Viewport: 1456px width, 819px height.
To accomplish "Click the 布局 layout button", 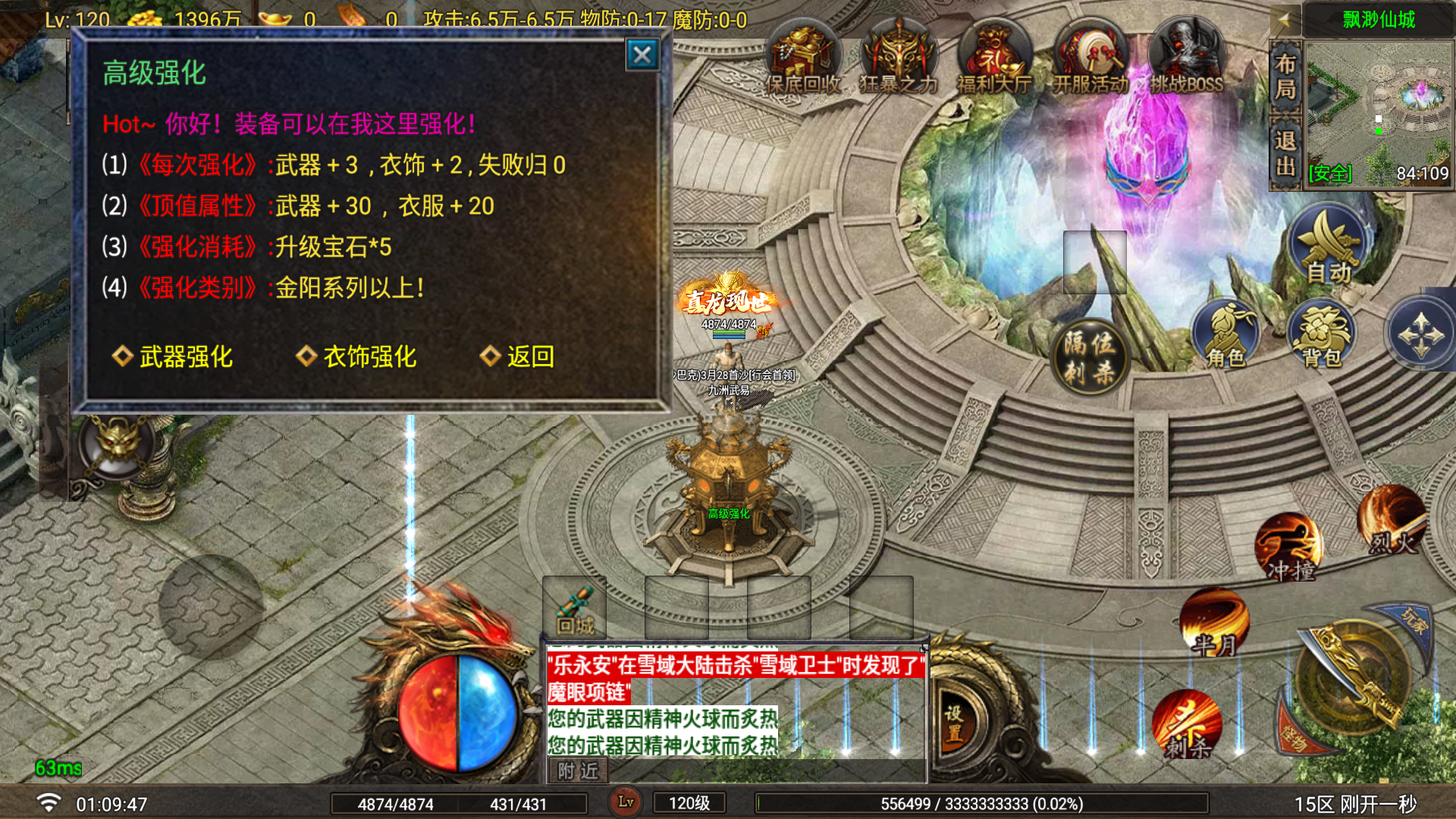I will pyautogui.click(x=1285, y=76).
